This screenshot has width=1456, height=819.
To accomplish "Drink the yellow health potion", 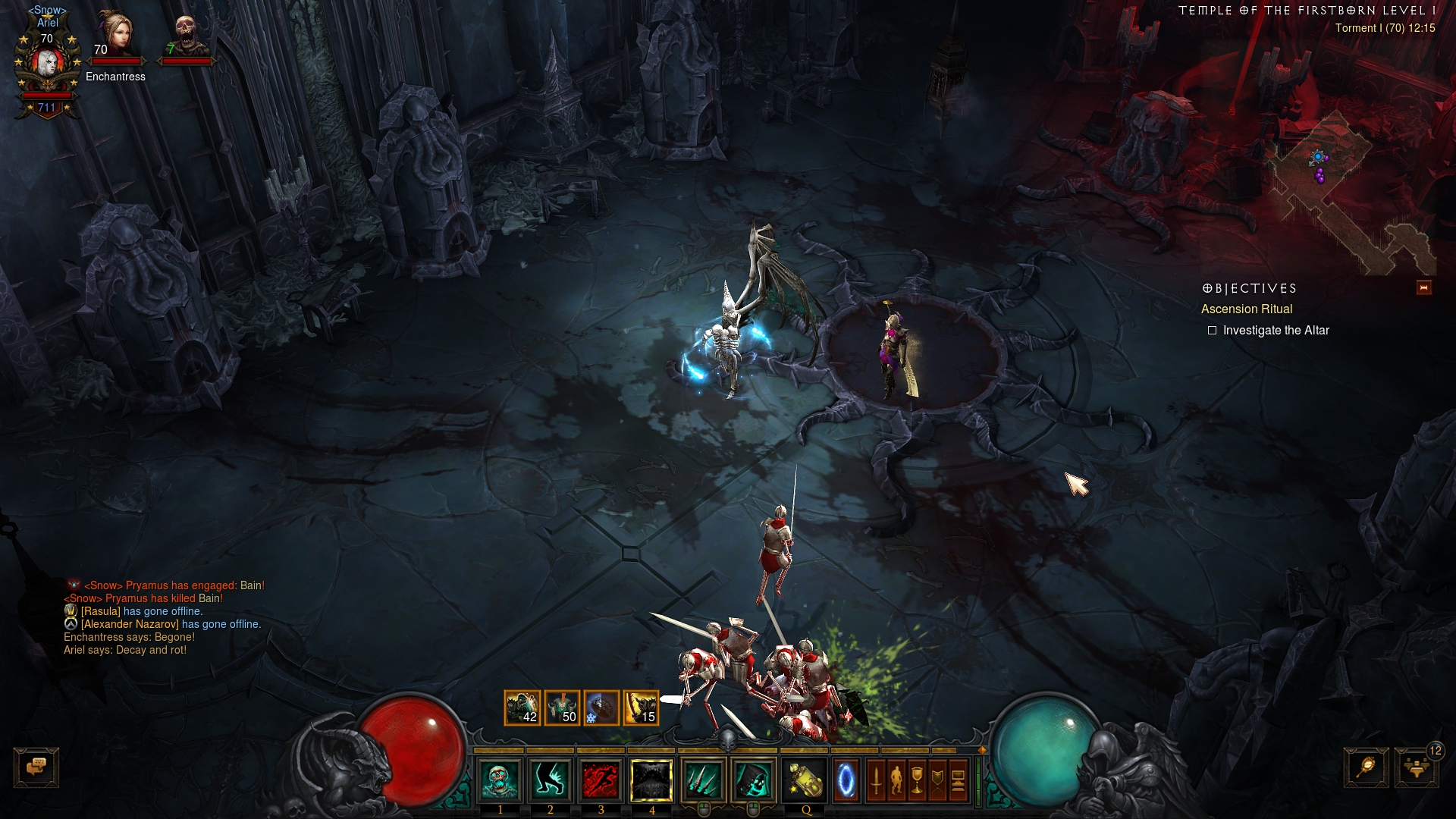I will [x=805, y=780].
